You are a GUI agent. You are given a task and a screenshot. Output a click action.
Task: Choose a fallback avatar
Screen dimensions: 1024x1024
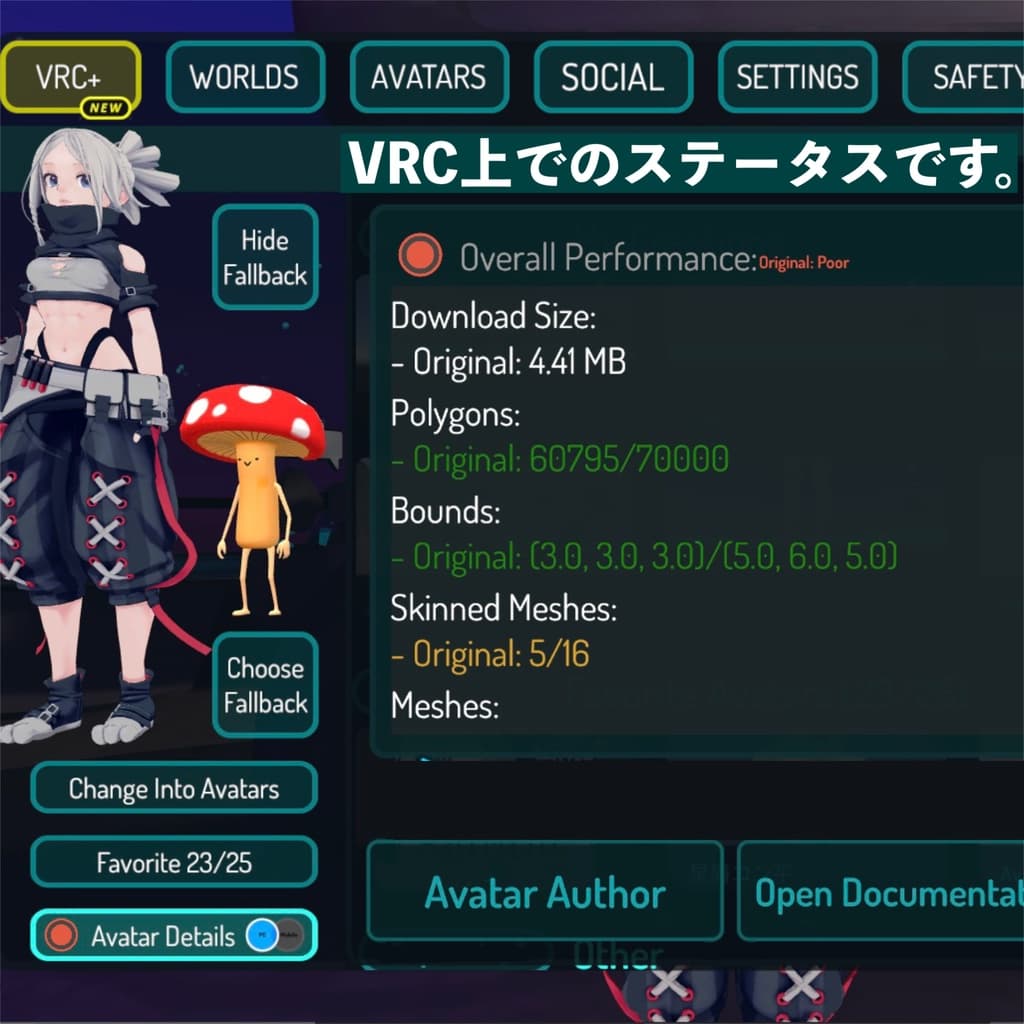click(265, 685)
